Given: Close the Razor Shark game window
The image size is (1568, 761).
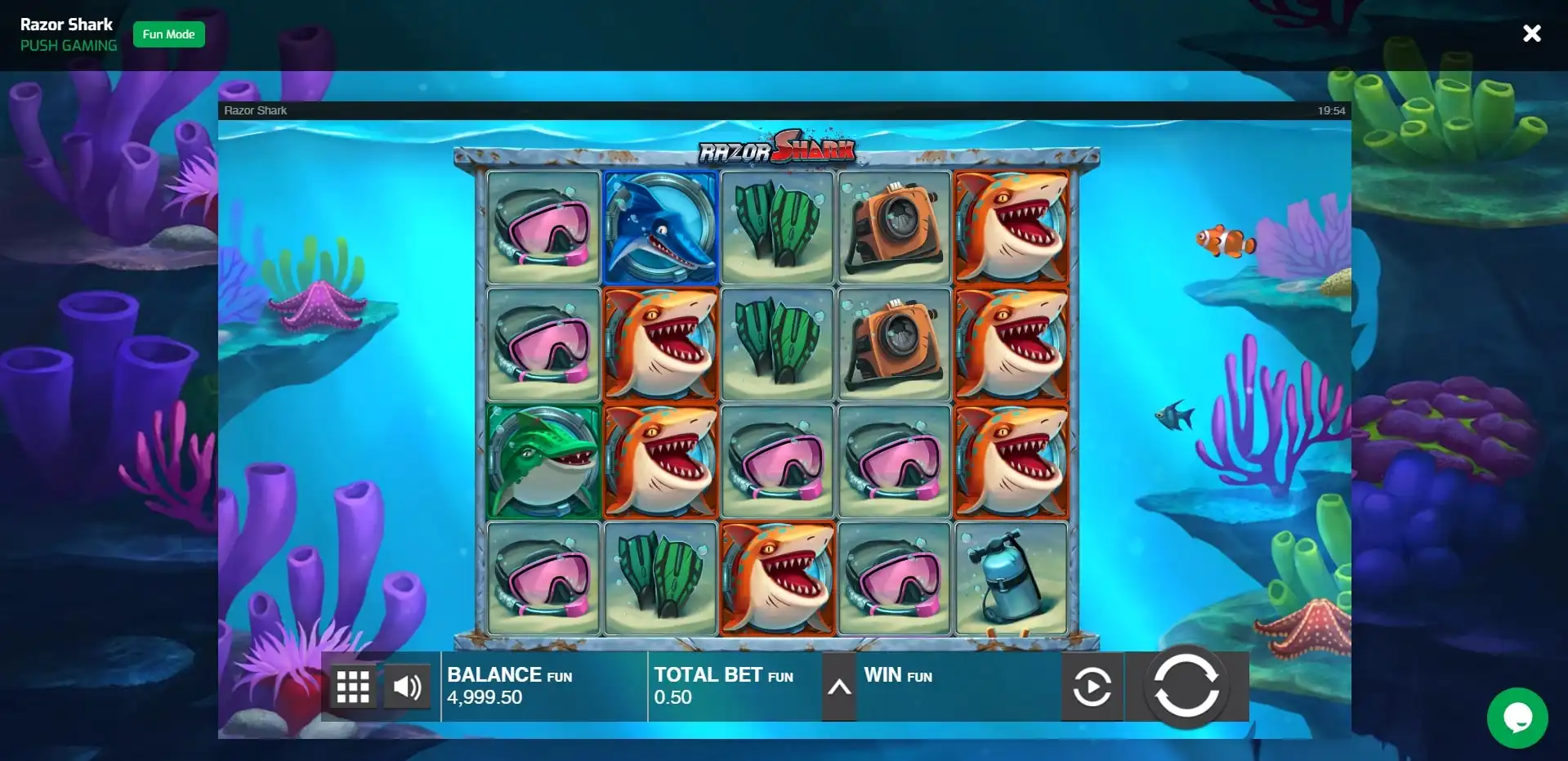Looking at the screenshot, I should 1532,34.
